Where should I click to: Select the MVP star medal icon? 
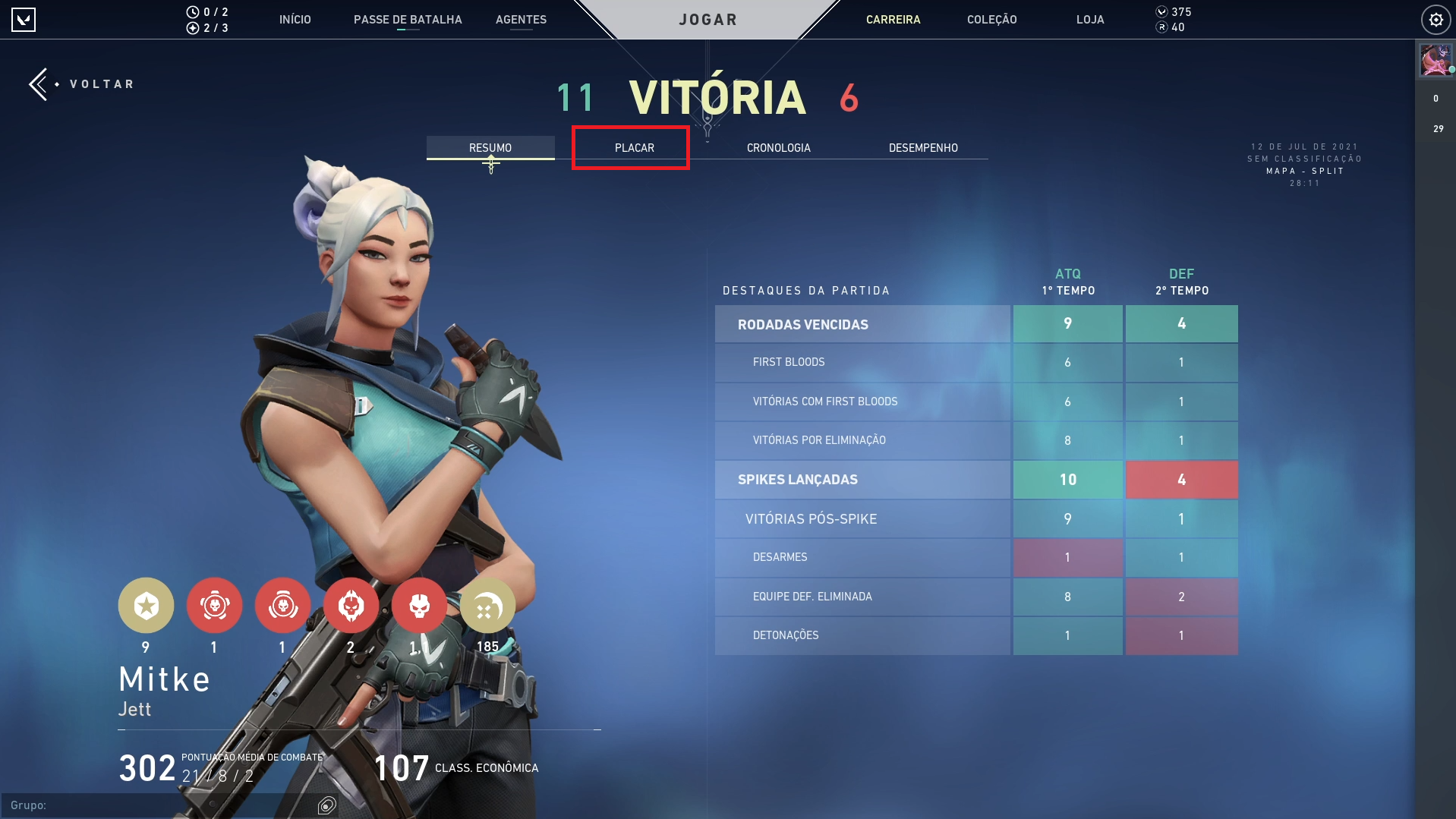pyautogui.click(x=146, y=605)
